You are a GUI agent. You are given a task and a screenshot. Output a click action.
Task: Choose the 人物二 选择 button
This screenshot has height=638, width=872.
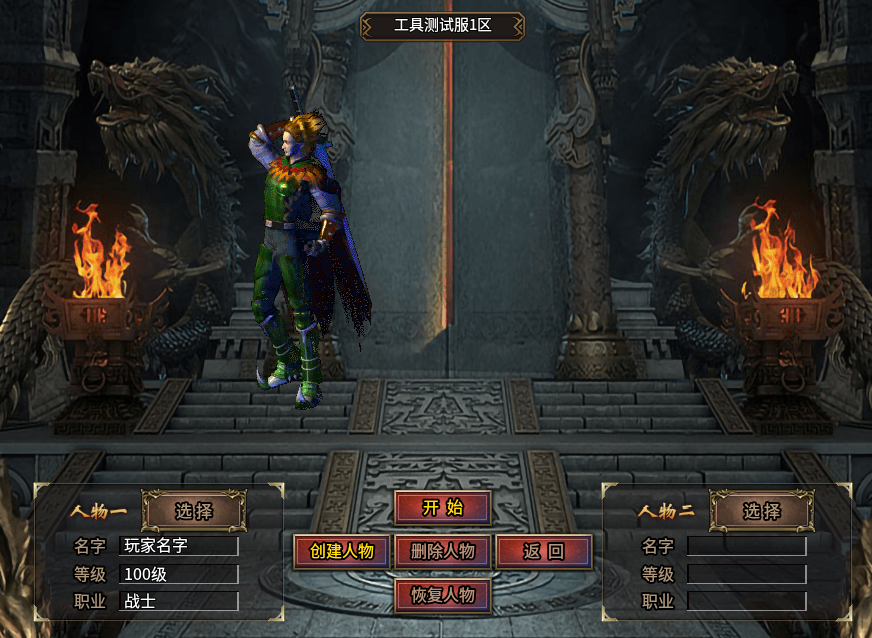(x=761, y=511)
